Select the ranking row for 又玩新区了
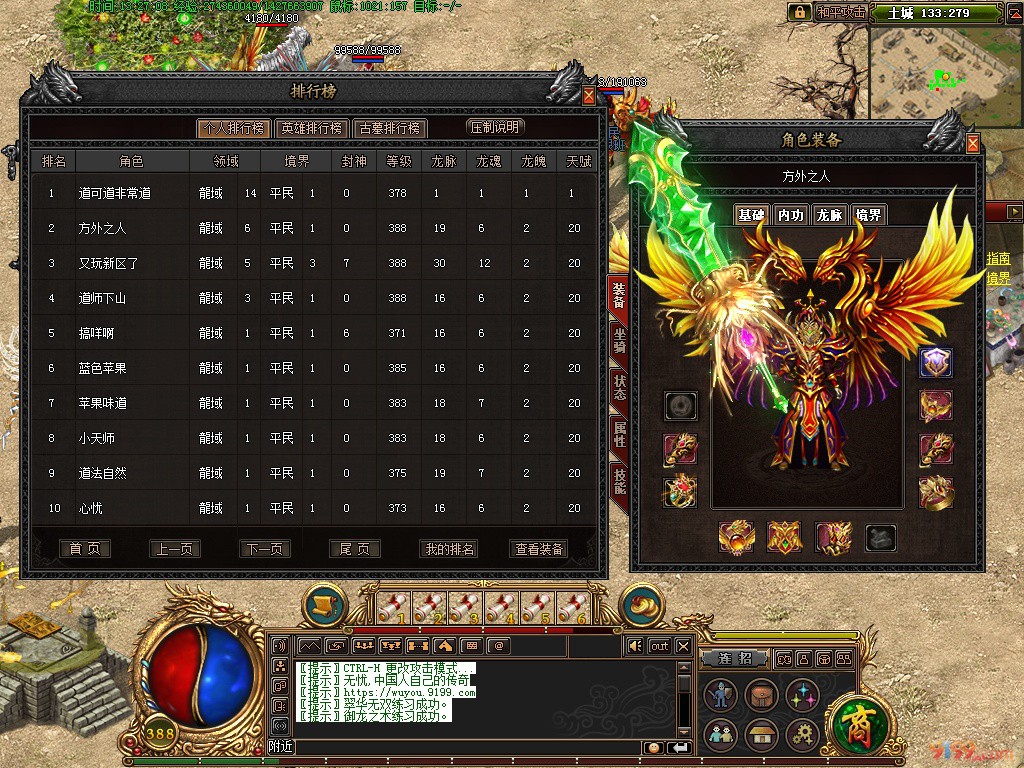The height and width of the screenshot is (768, 1024). (x=108, y=263)
